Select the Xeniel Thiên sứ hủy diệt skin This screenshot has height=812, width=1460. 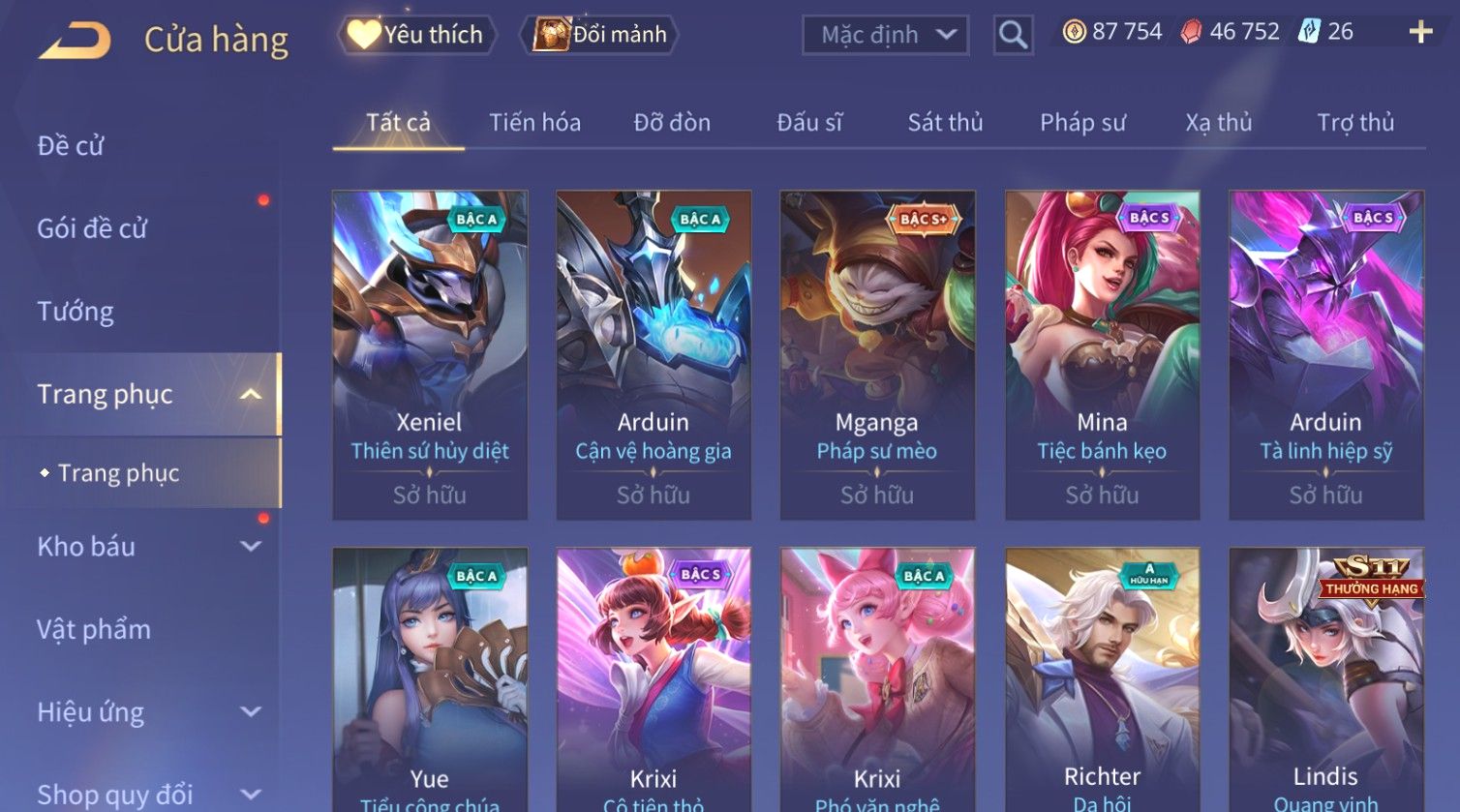pos(430,354)
